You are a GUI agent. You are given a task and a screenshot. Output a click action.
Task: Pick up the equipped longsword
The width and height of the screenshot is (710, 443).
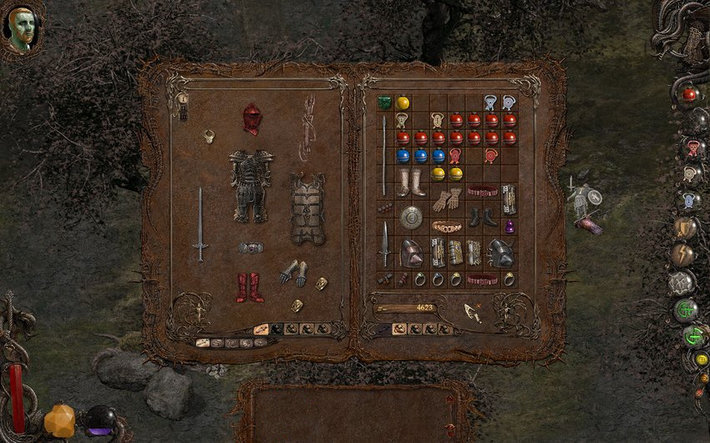[200, 223]
